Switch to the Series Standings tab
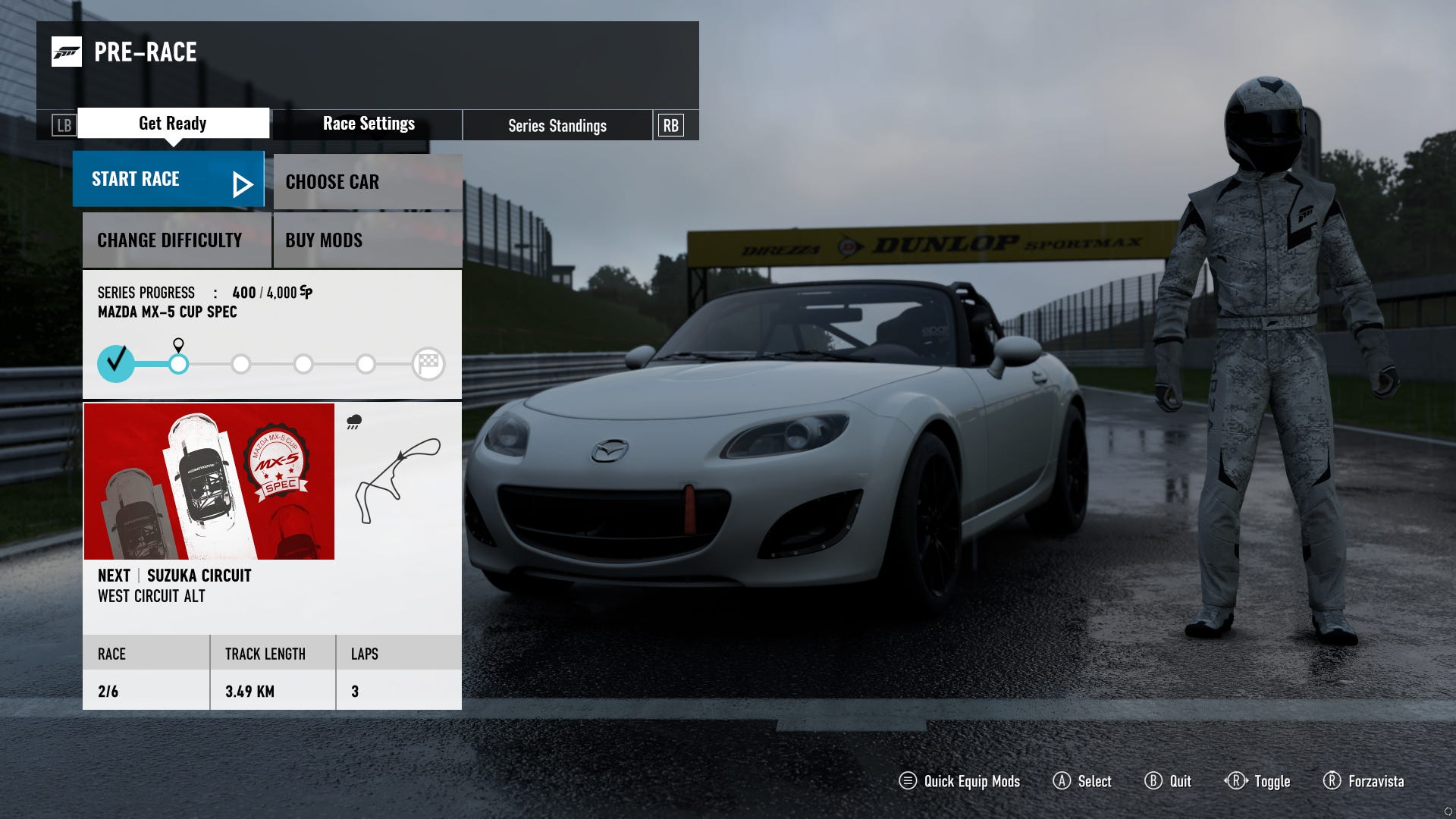The height and width of the screenshot is (819, 1456). click(x=557, y=126)
